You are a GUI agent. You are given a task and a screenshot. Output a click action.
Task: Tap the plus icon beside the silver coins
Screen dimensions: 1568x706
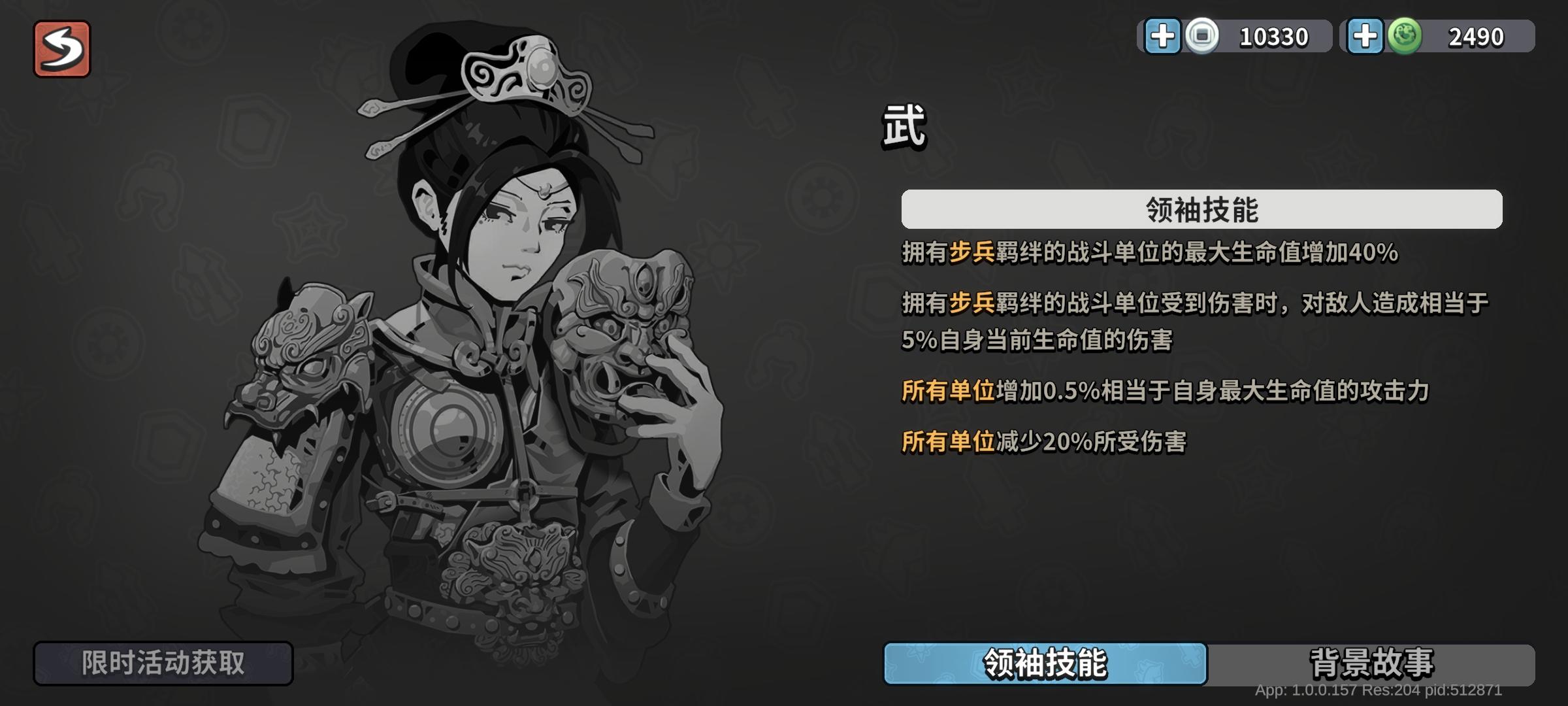pyautogui.click(x=1164, y=37)
